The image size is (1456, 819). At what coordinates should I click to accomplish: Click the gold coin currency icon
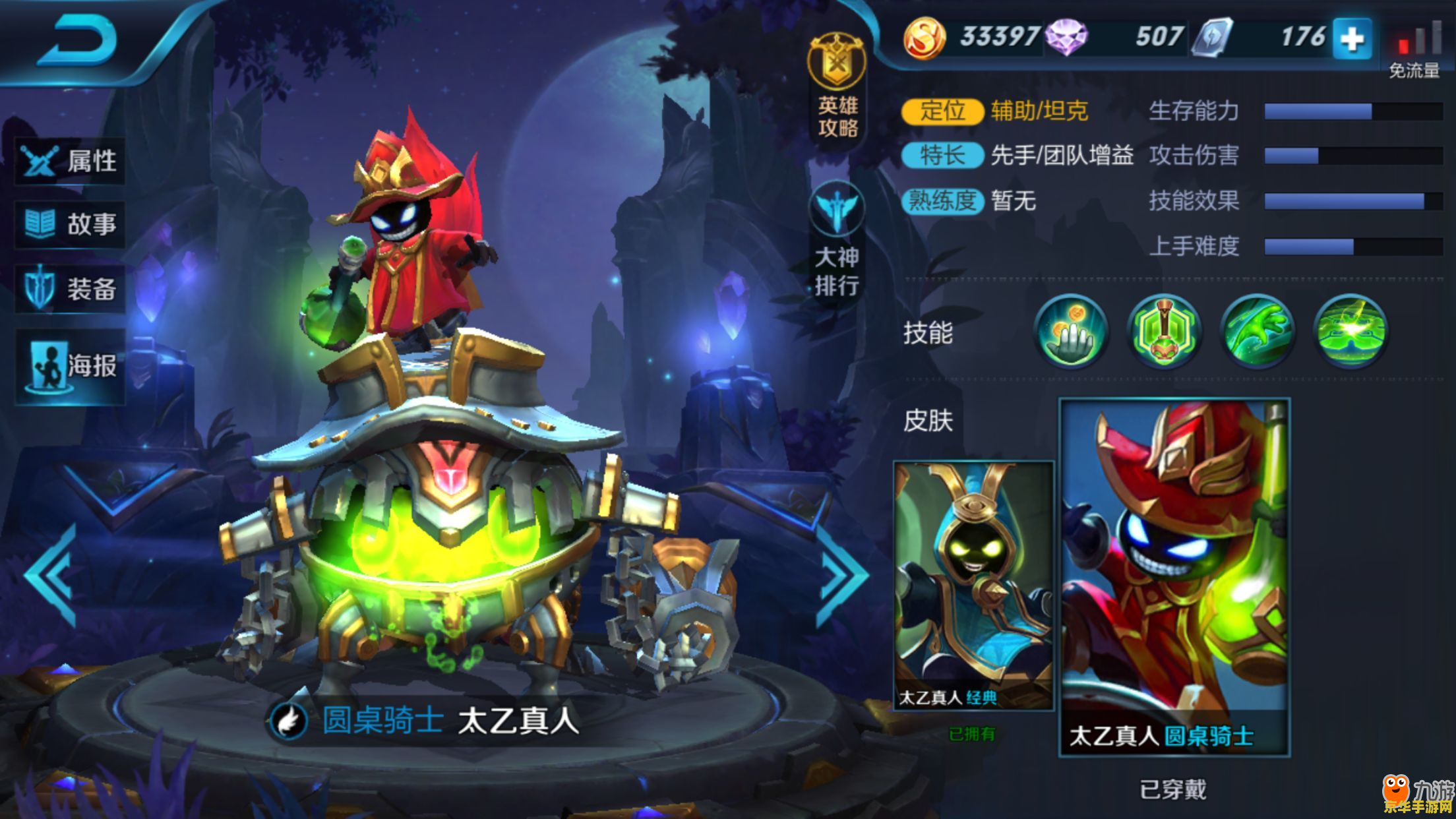pos(925,38)
